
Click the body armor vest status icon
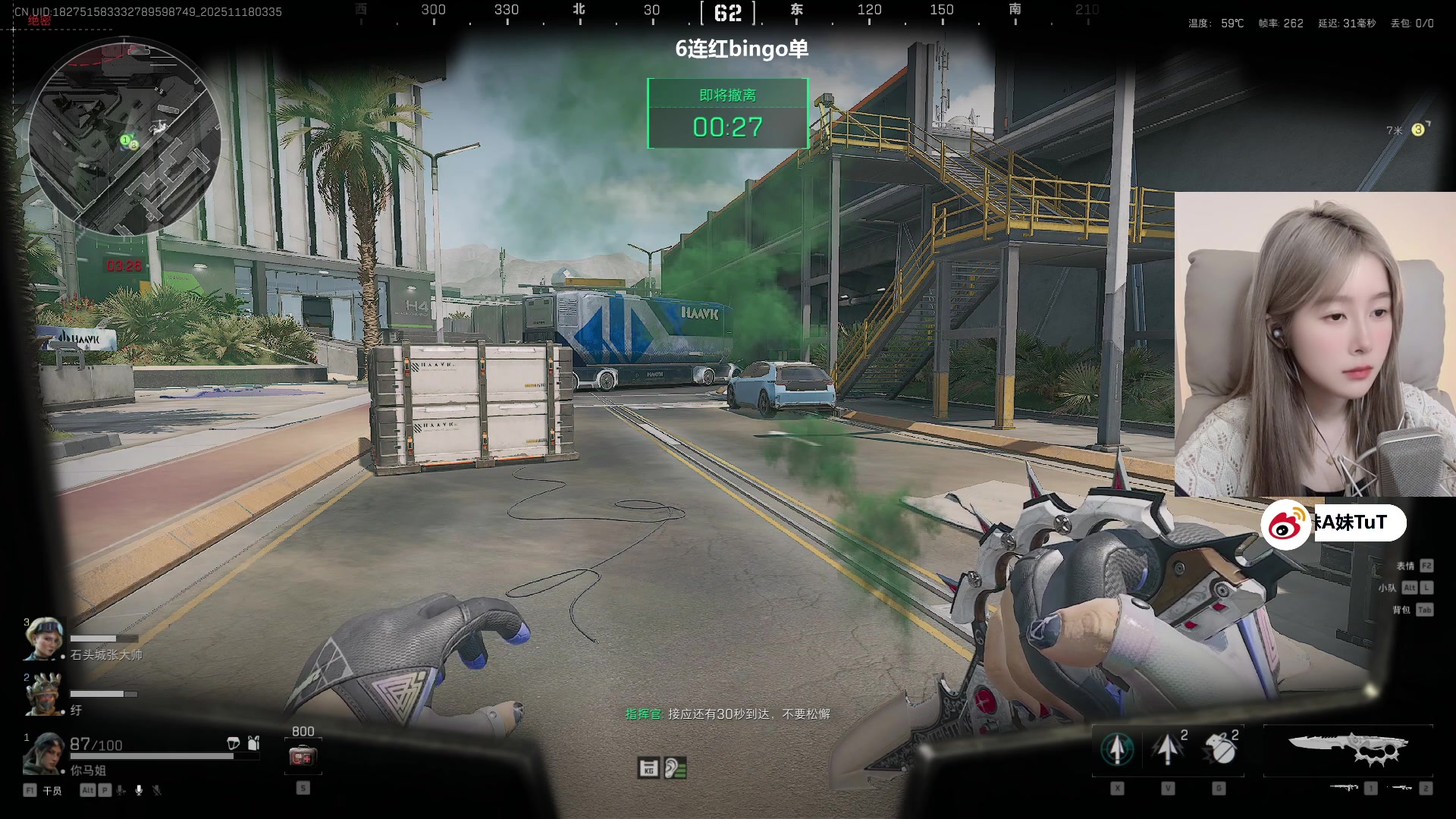pyautogui.click(x=254, y=743)
